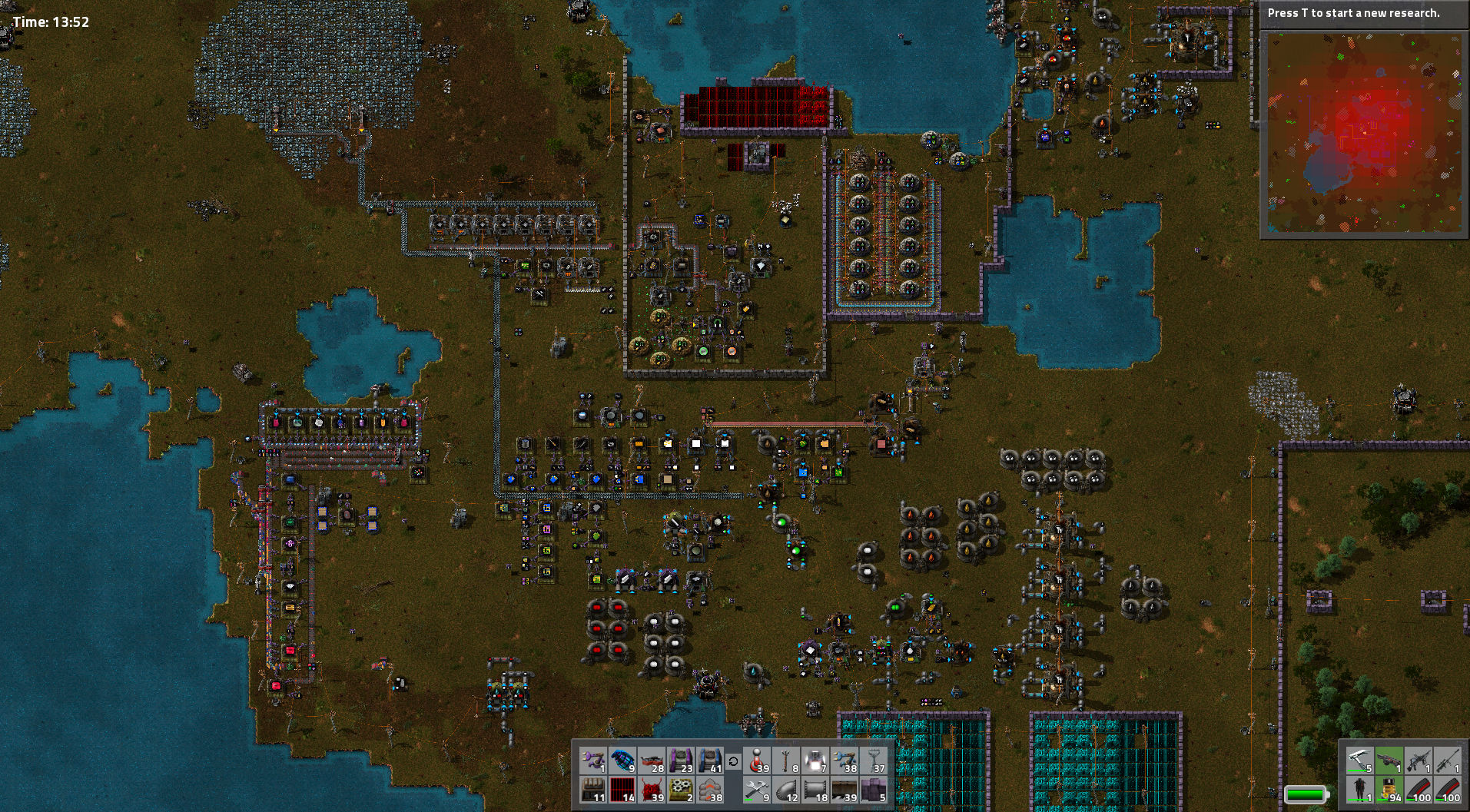The image size is (1470, 812).
Task: Choose the blue underground belt slot
Action: click(x=710, y=761)
